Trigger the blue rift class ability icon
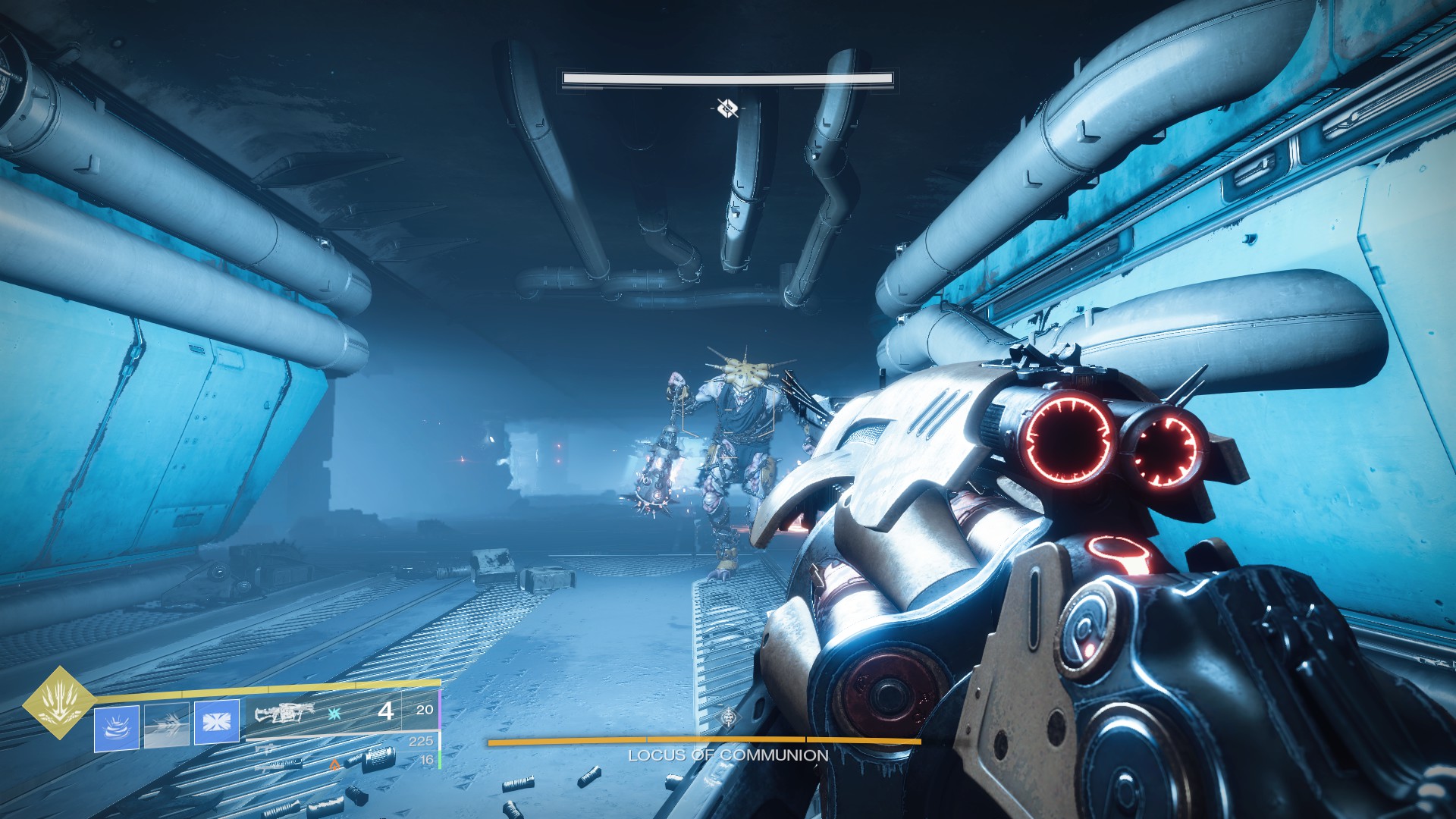 (217, 722)
